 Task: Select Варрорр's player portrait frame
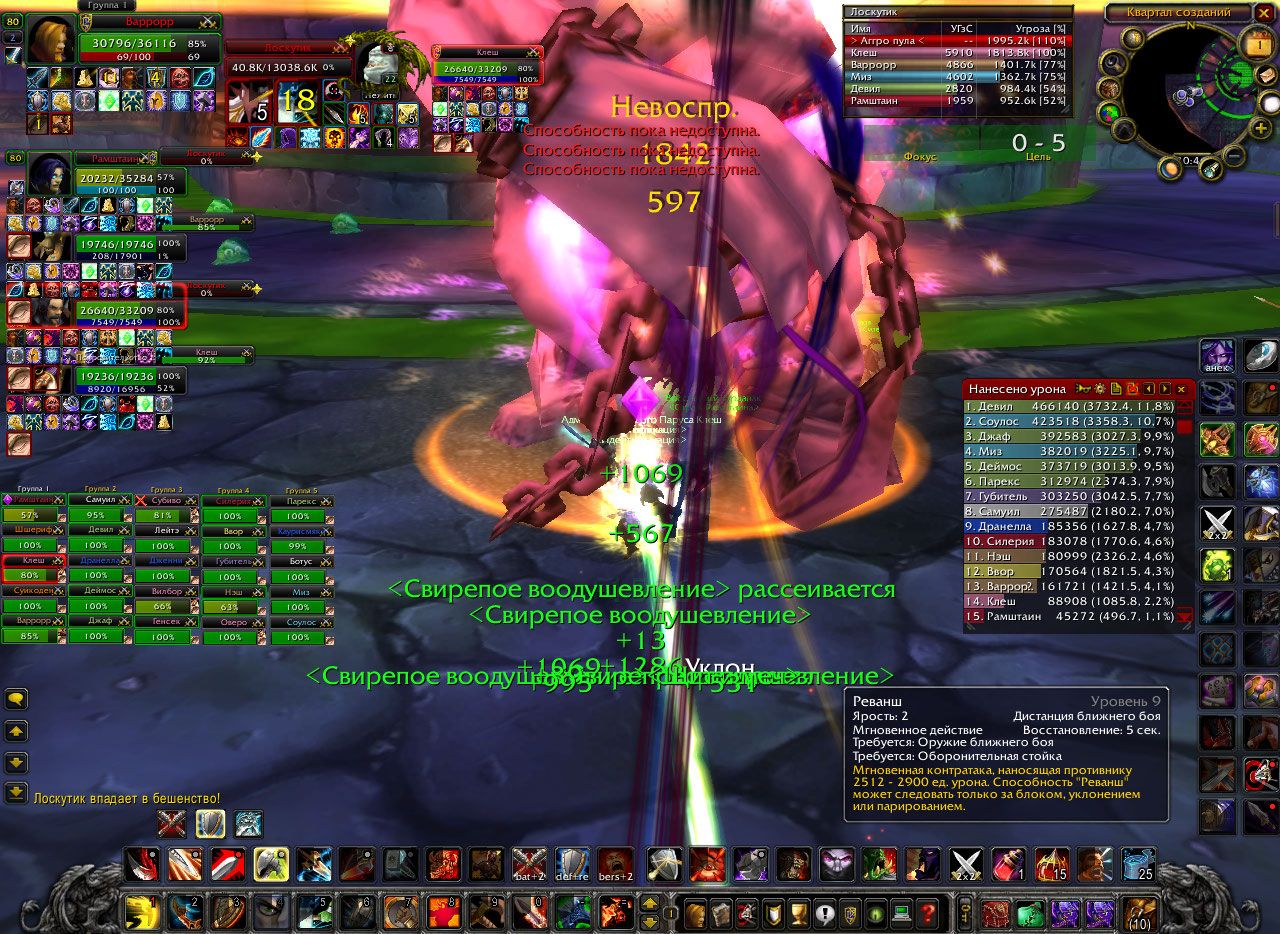[49, 39]
